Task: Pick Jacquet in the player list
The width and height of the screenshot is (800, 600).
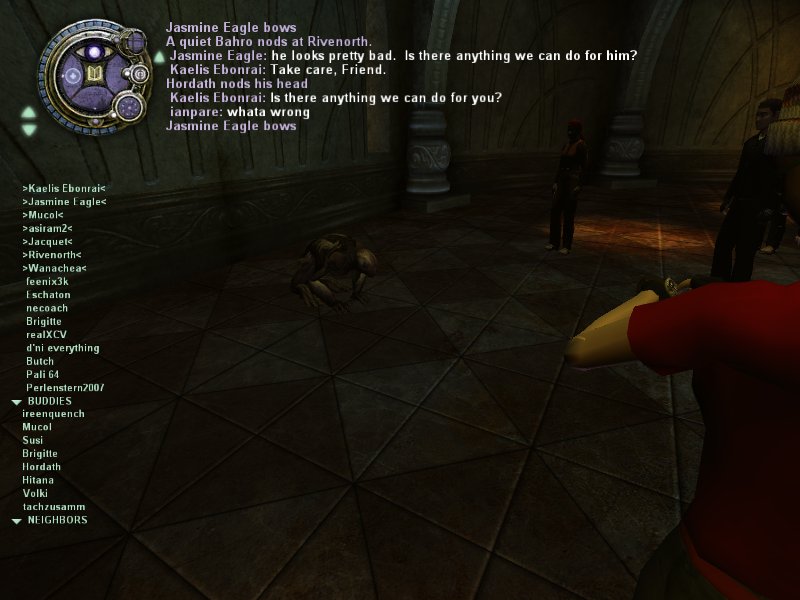Action: coord(47,241)
